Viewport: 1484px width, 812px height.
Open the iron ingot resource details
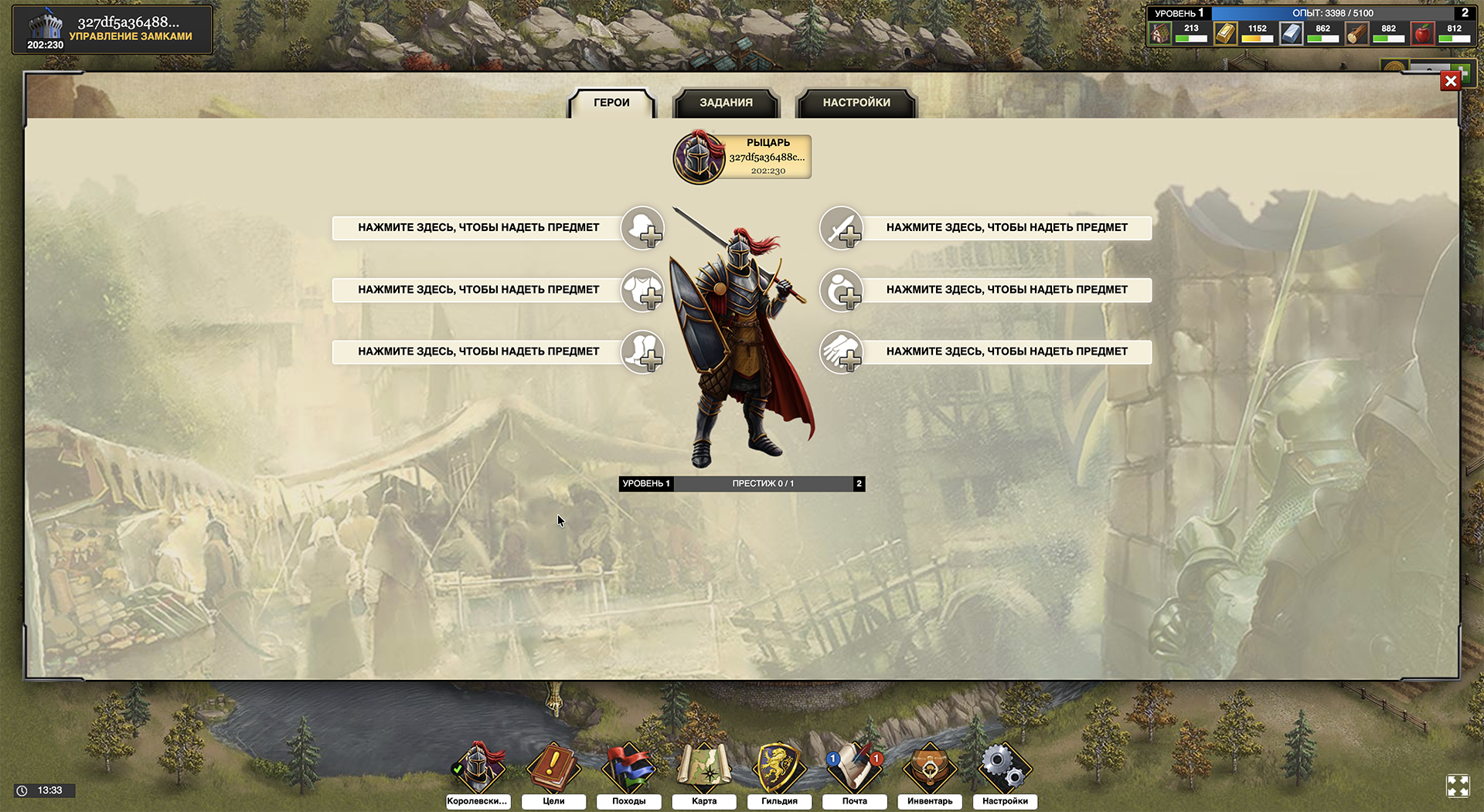point(1290,33)
